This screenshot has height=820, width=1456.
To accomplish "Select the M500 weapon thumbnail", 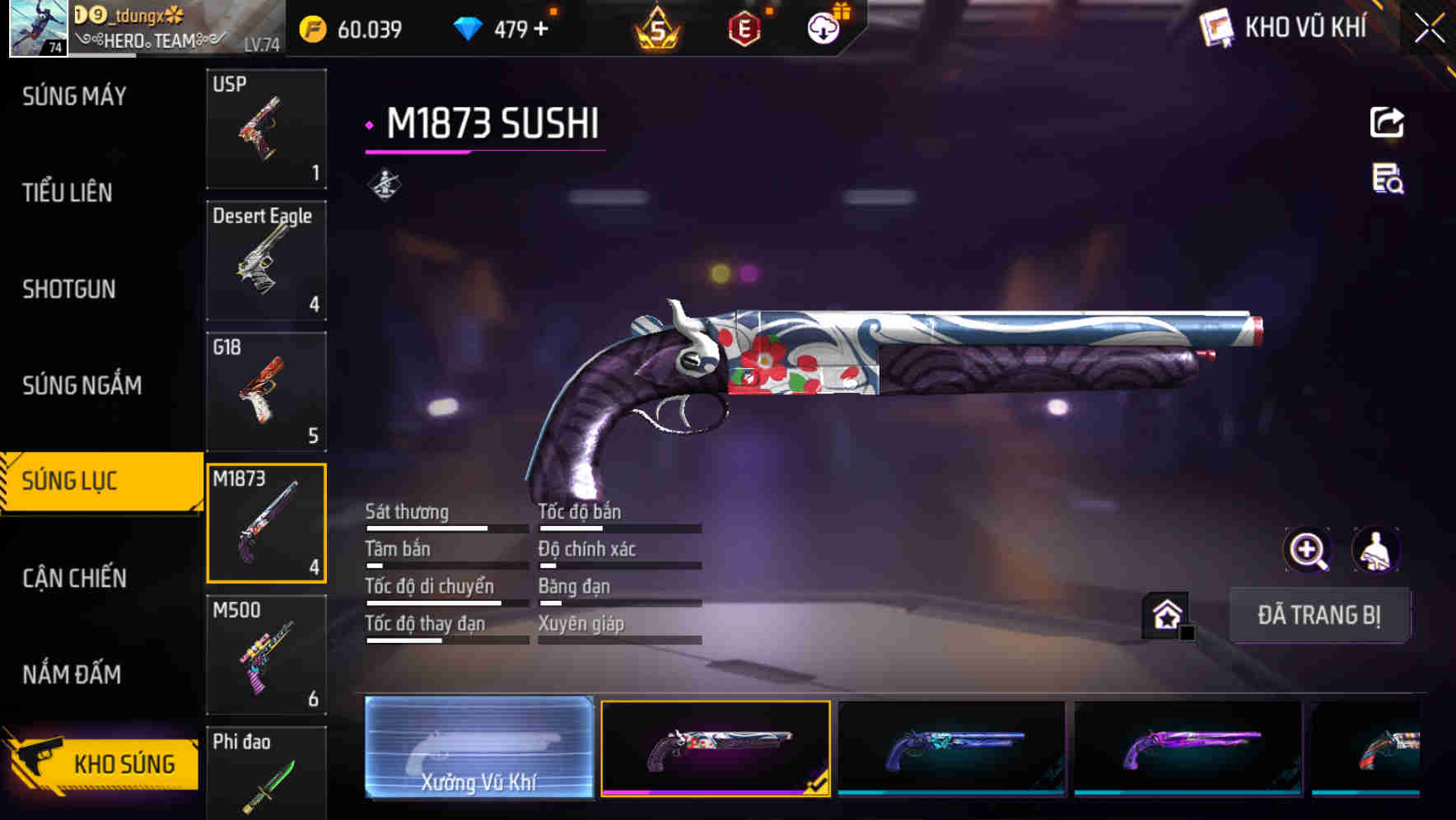I will pos(265,655).
